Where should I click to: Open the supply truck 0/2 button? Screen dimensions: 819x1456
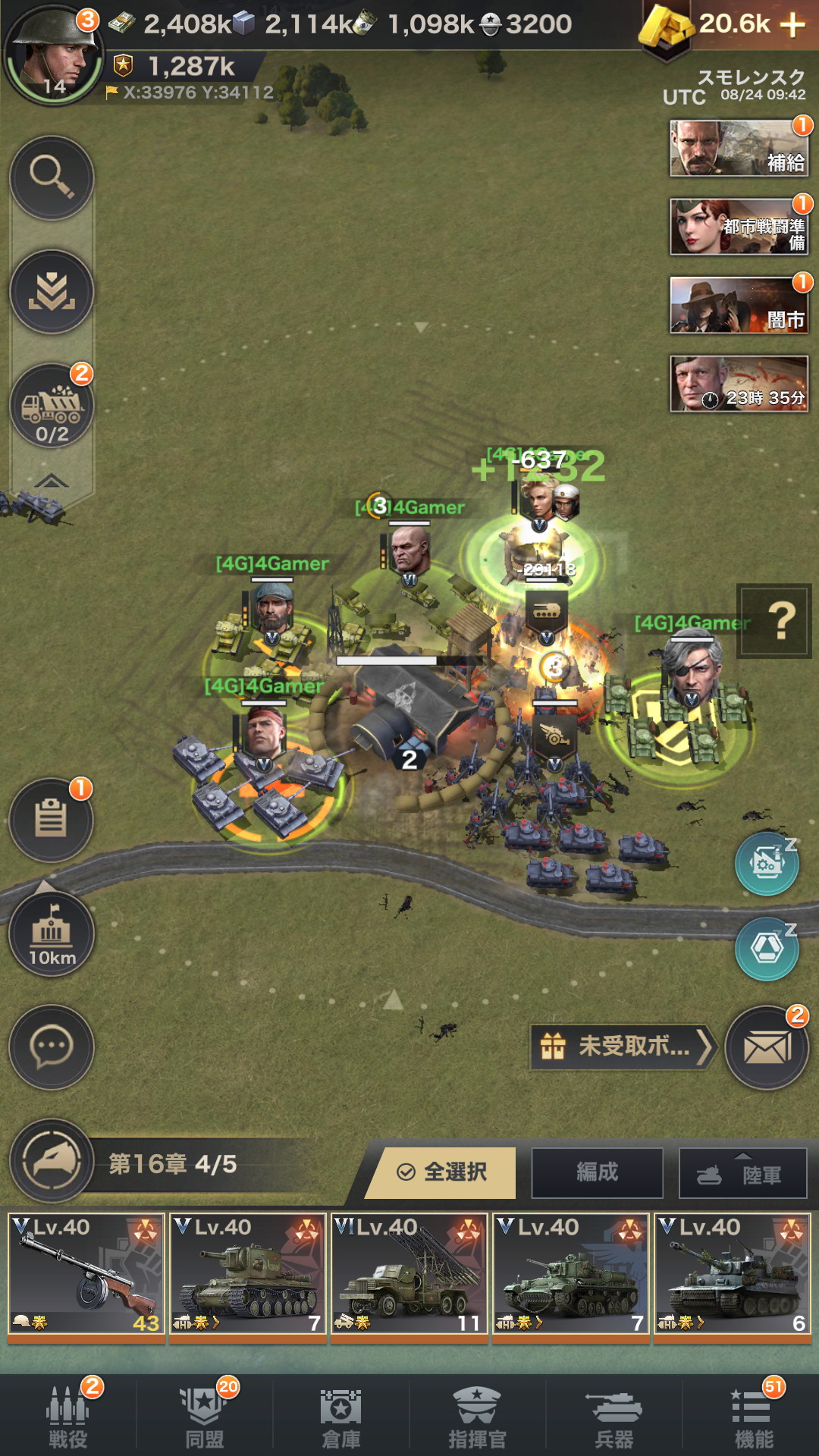[x=52, y=406]
